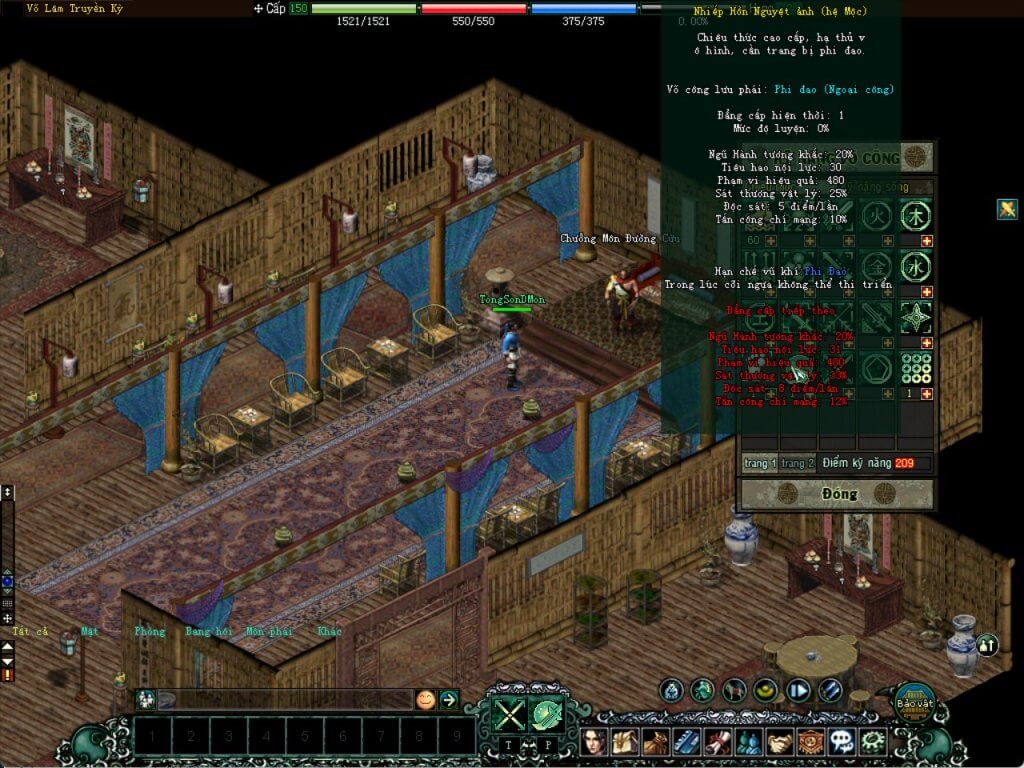The width and height of the screenshot is (1024, 768).
Task: Select the trang 1 skill page
Action: click(759, 463)
